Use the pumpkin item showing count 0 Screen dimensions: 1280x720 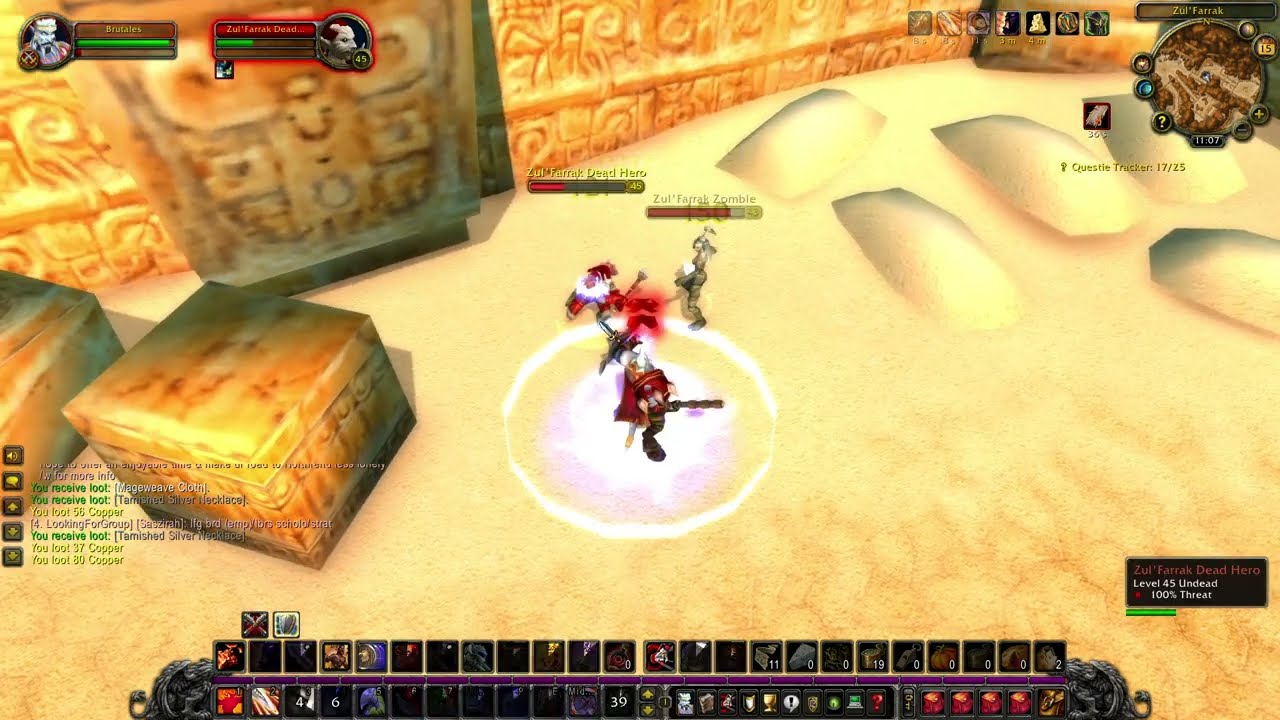pos(943,656)
